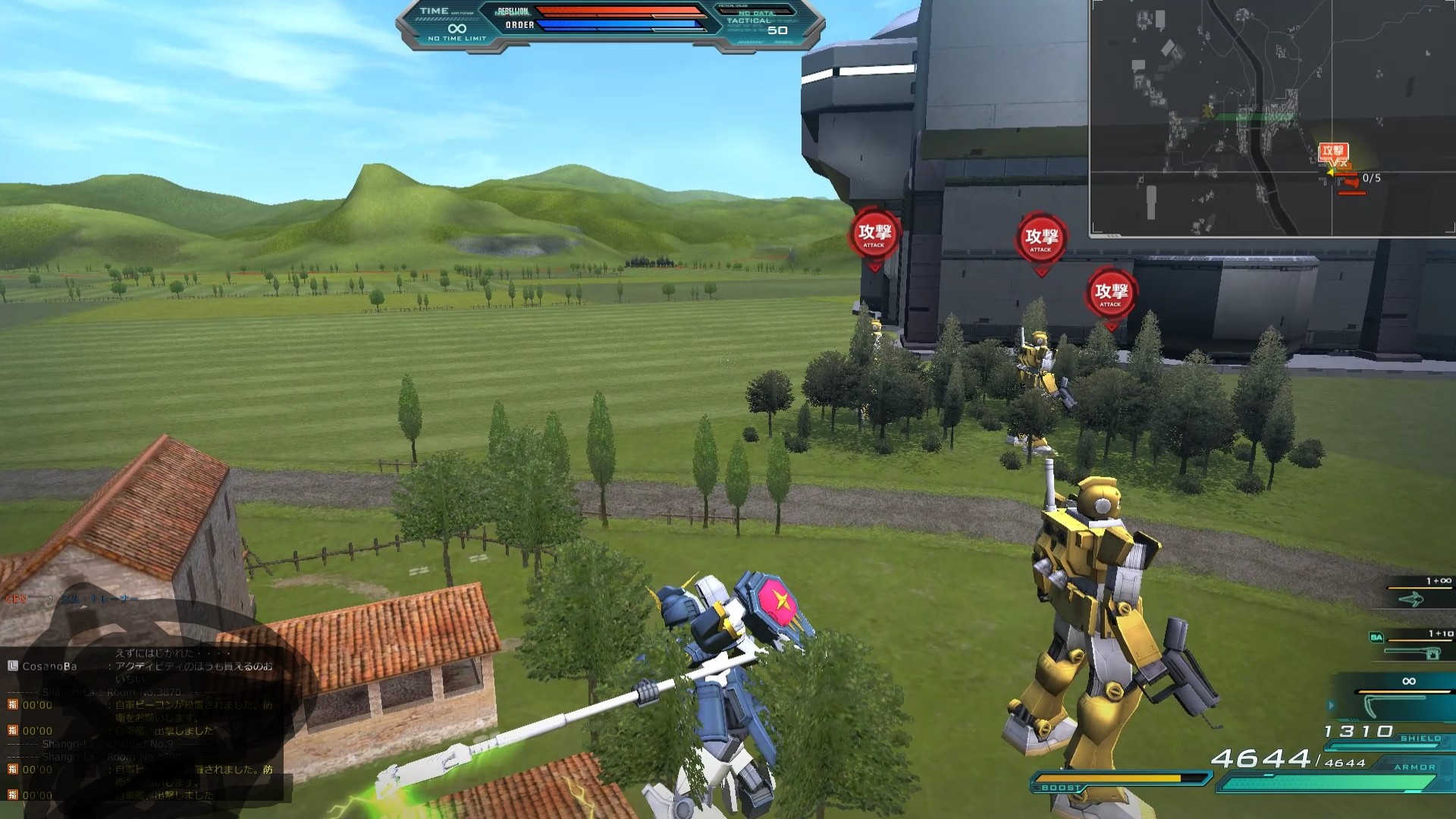Screen dimensions: 1456x819
Task: Click the red attack marker on minimap
Action: tap(1332, 151)
